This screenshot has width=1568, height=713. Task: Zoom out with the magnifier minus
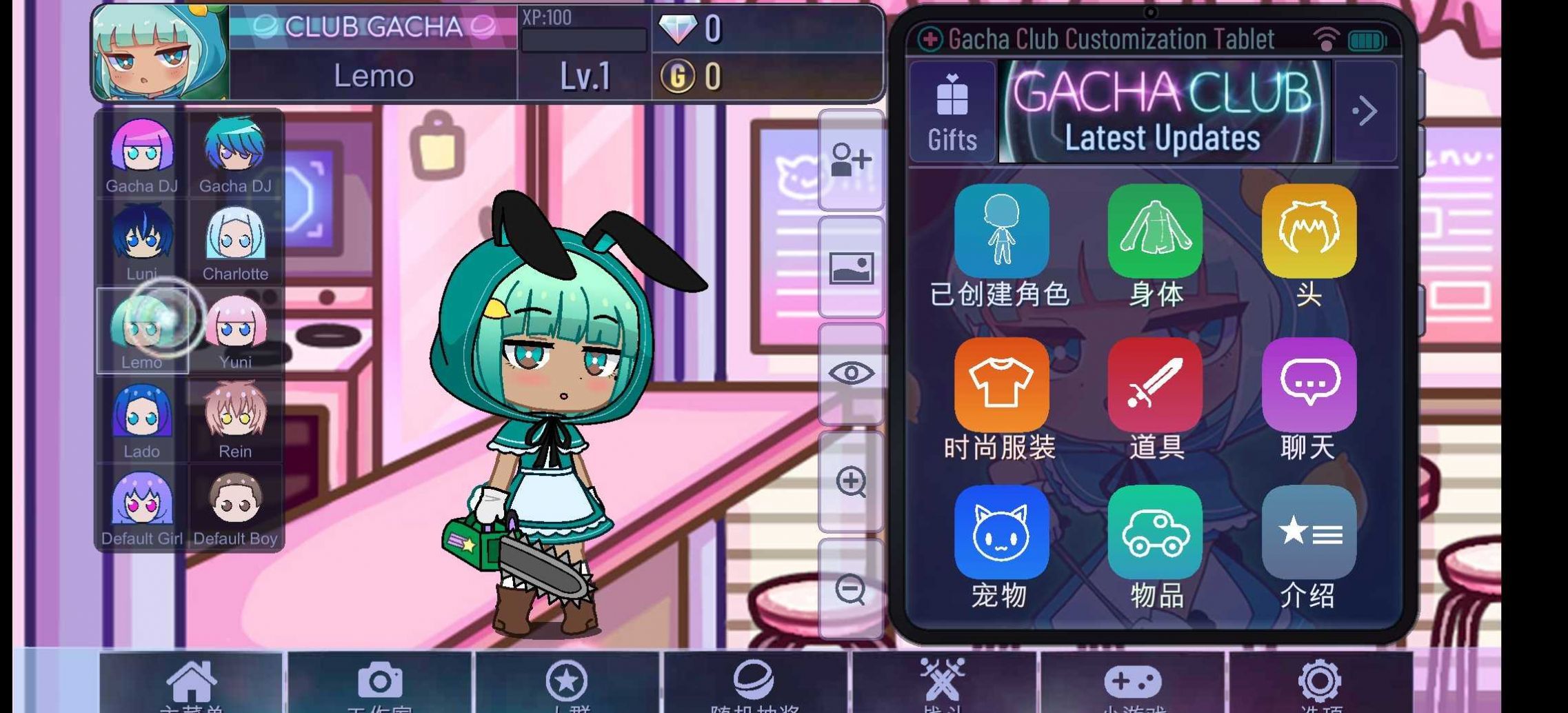pos(851,589)
